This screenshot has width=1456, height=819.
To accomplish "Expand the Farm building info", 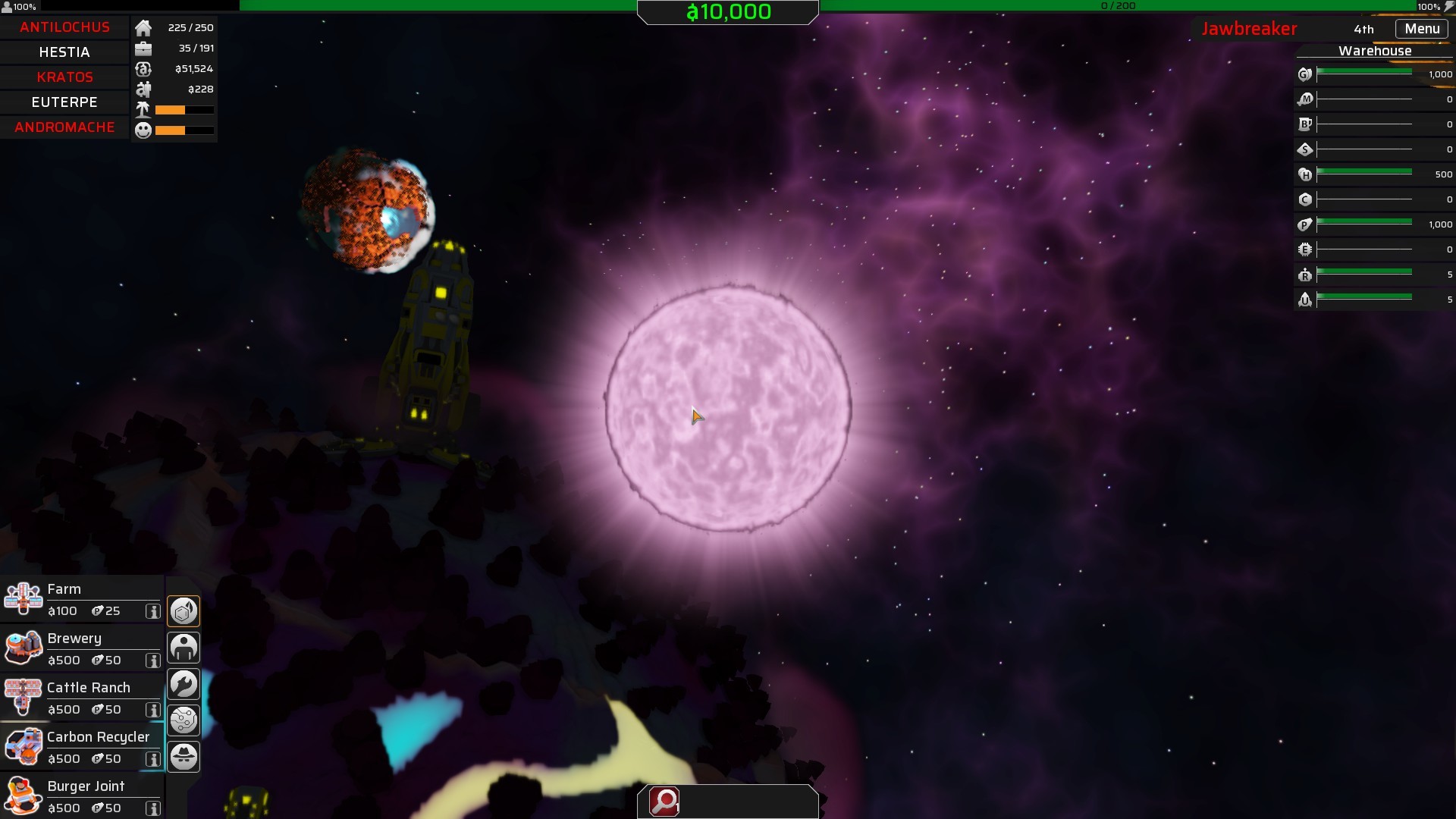I will (x=154, y=612).
